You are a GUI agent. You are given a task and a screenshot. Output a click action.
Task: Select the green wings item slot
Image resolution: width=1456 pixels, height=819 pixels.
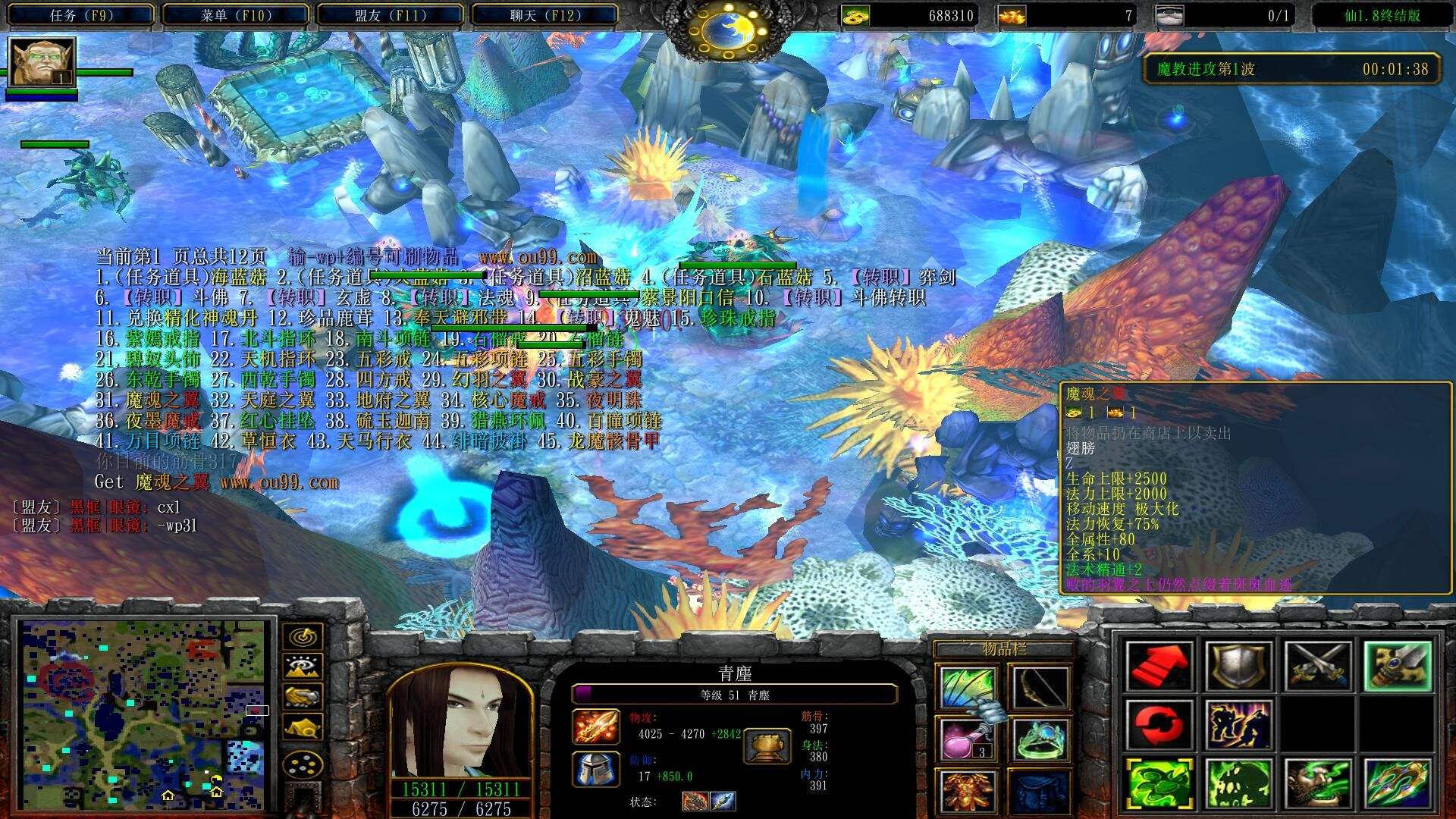tap(967, 688)
